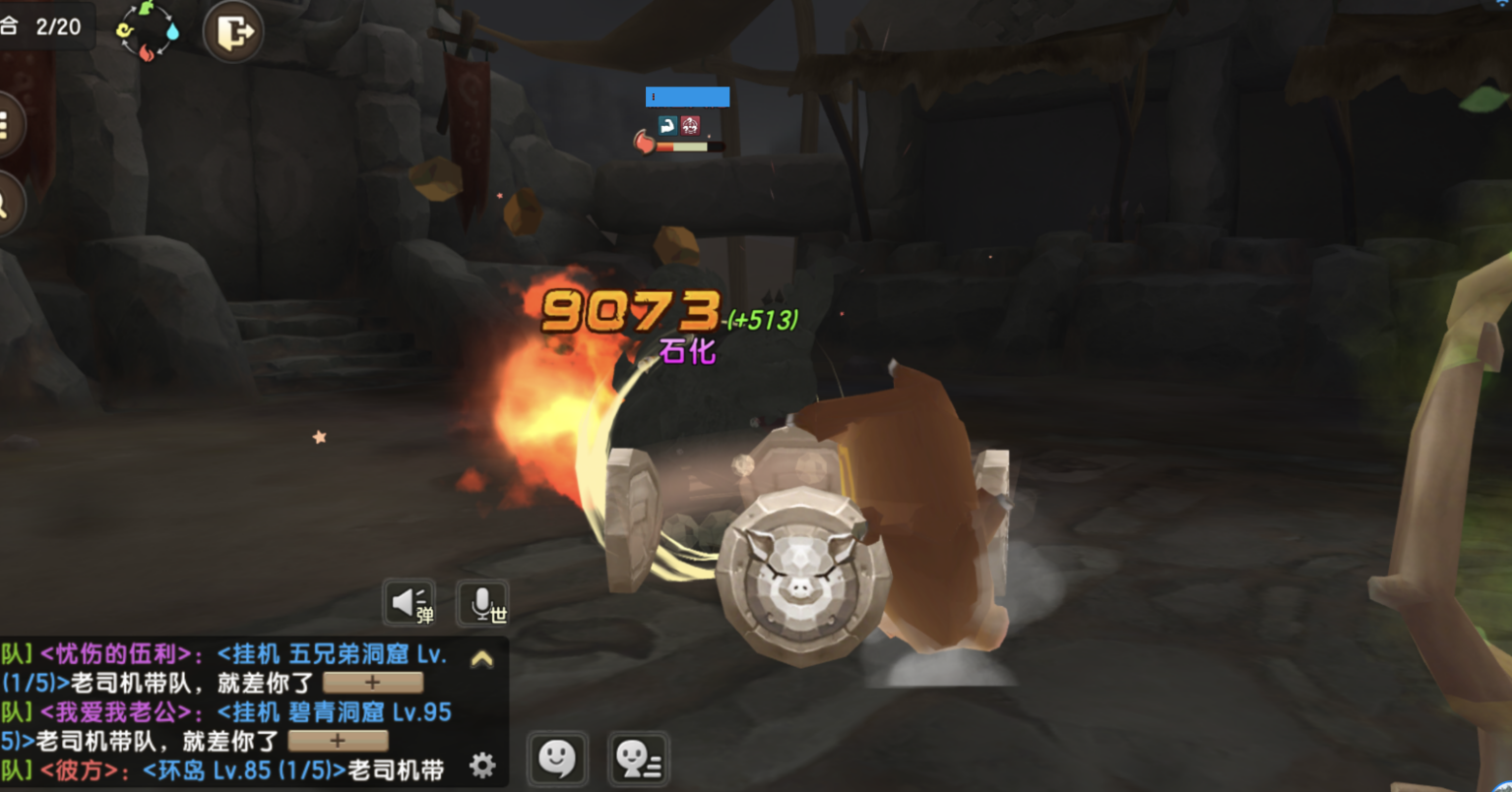Open chat settings gear

(x=481, y=764)
